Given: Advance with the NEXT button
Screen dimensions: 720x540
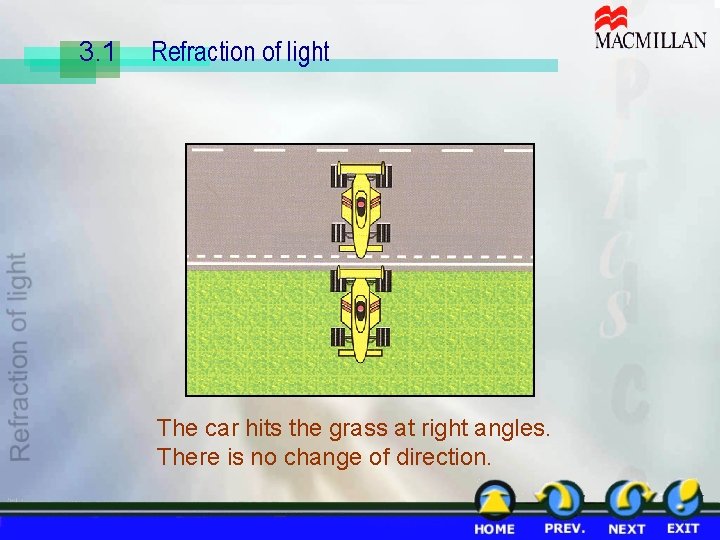Looking at the screenshot, I should pyautogui.click(x=627, y=510).
